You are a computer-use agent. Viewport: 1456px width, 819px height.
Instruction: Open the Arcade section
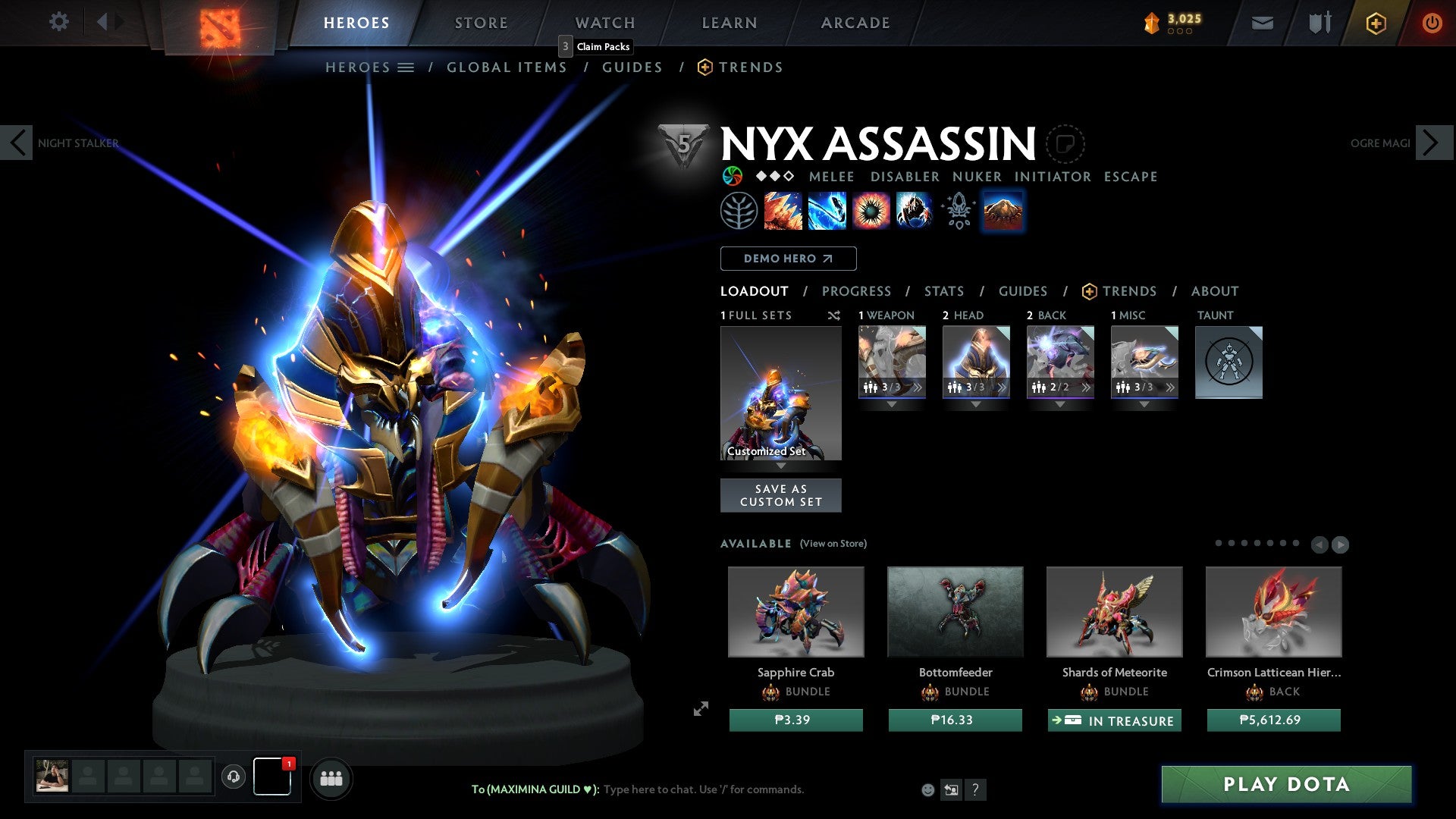coord(855,23)
